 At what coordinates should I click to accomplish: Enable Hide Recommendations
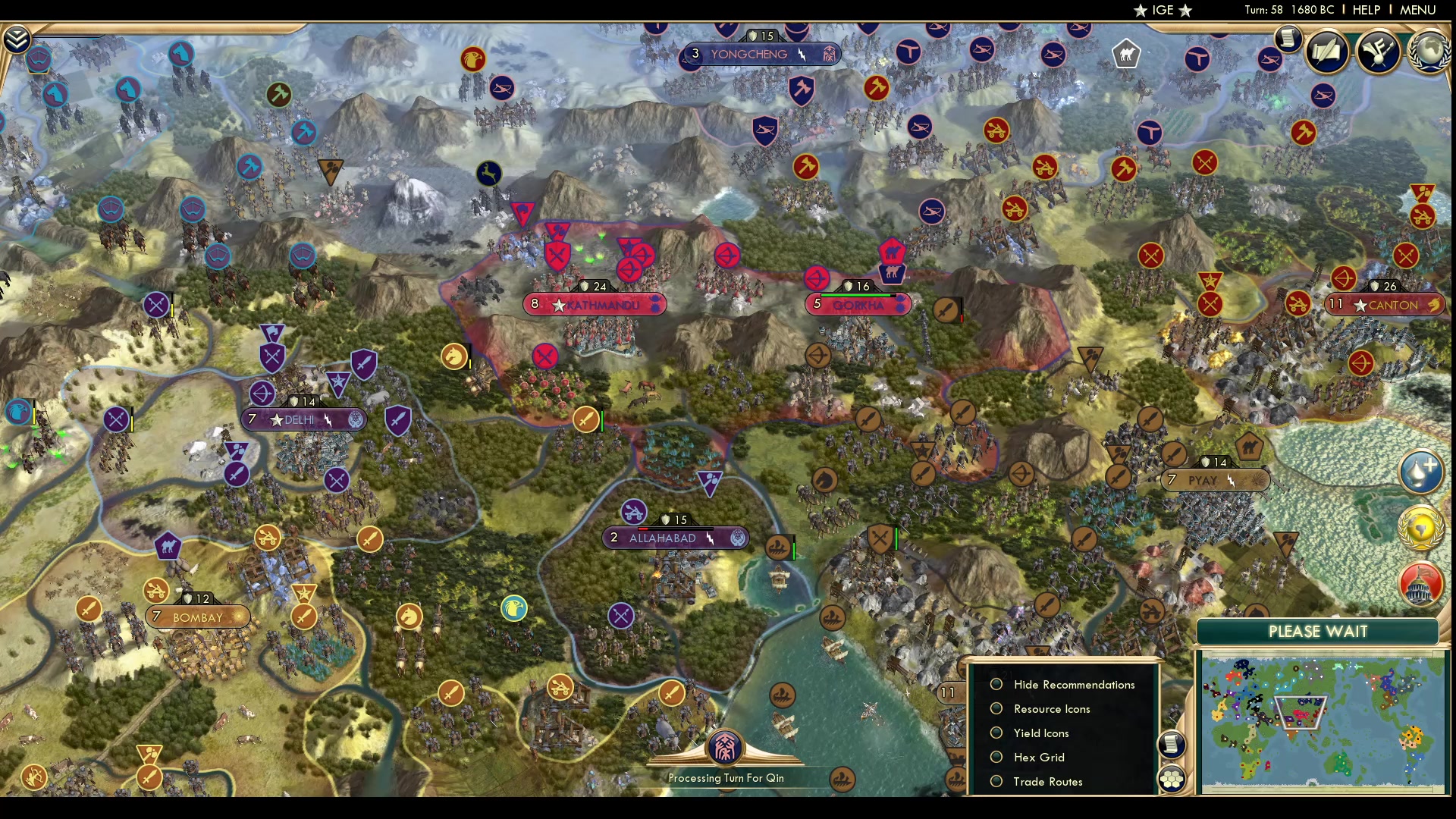click(x=997, y=684)
